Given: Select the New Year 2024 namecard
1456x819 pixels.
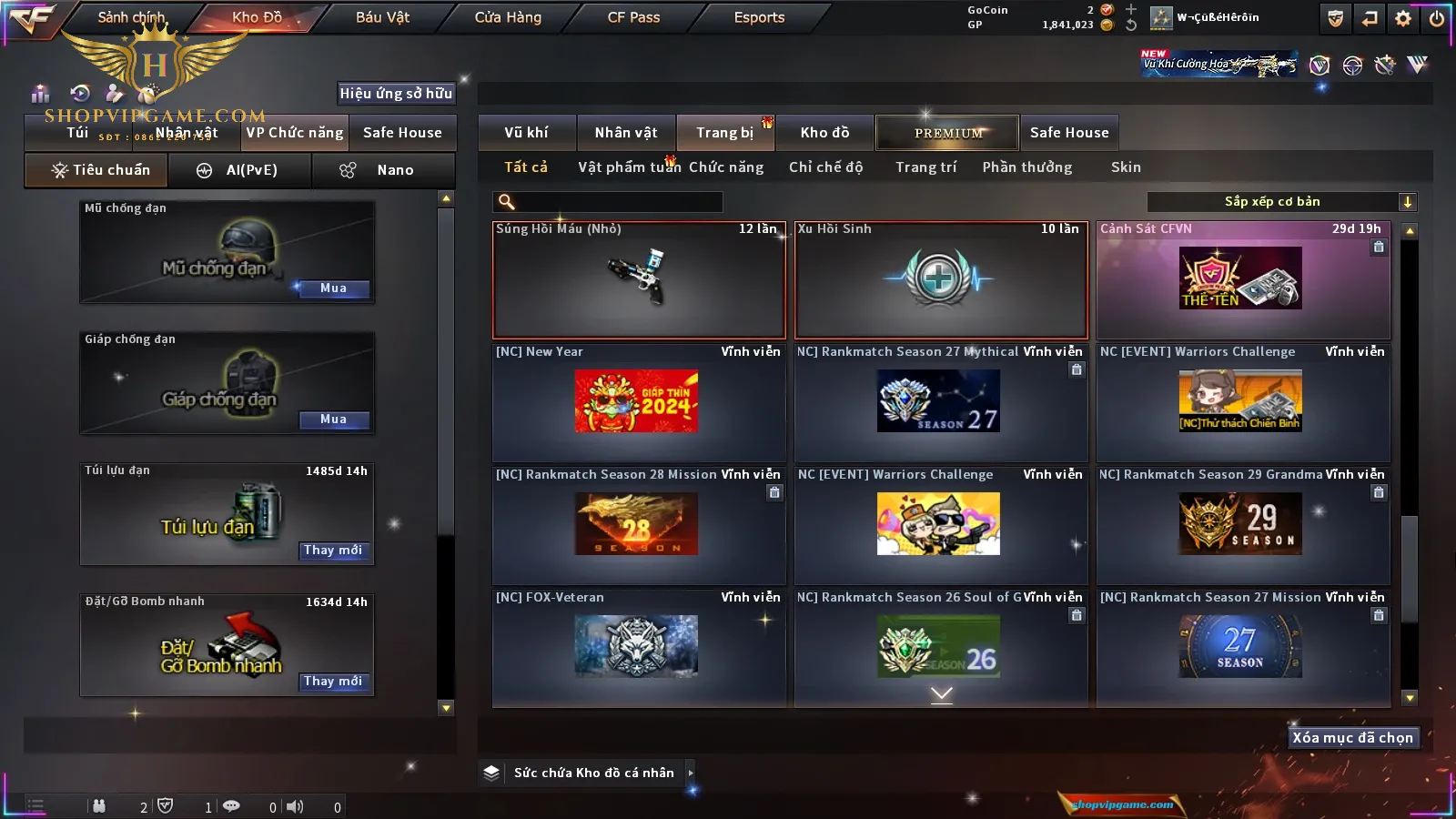Looking at the screenshot, I should click(637, 401).
